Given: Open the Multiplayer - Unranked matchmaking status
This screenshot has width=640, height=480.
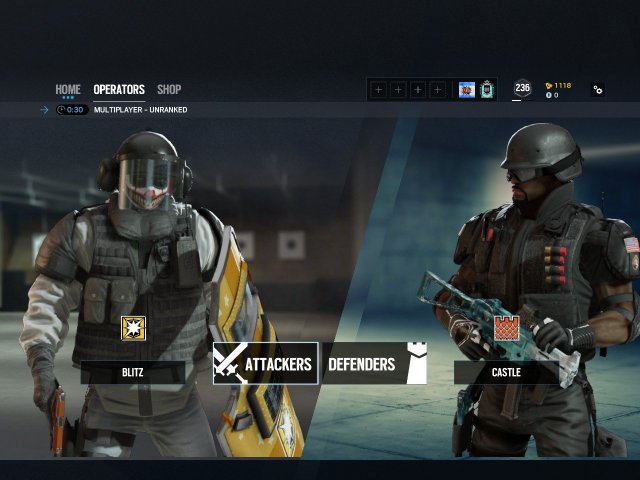Looking at the screenshot, I should pos(139,109).
